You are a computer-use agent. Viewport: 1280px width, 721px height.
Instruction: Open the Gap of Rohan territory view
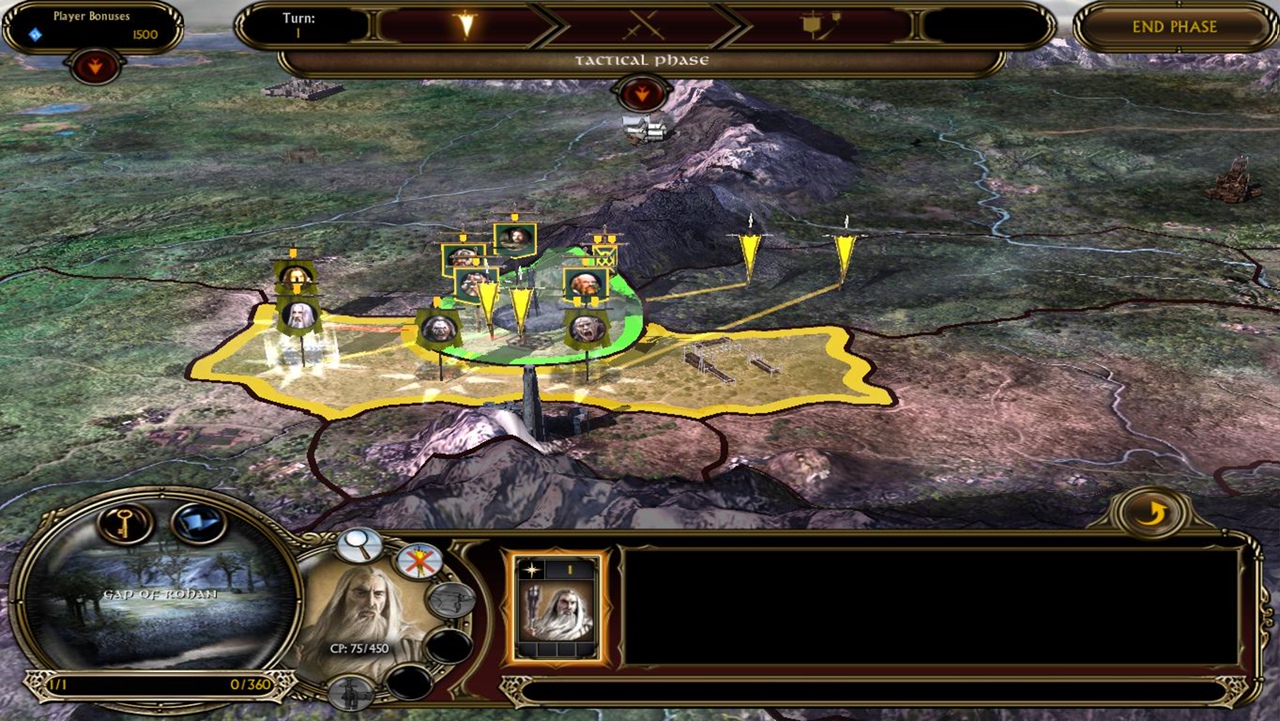click(160, 597)
